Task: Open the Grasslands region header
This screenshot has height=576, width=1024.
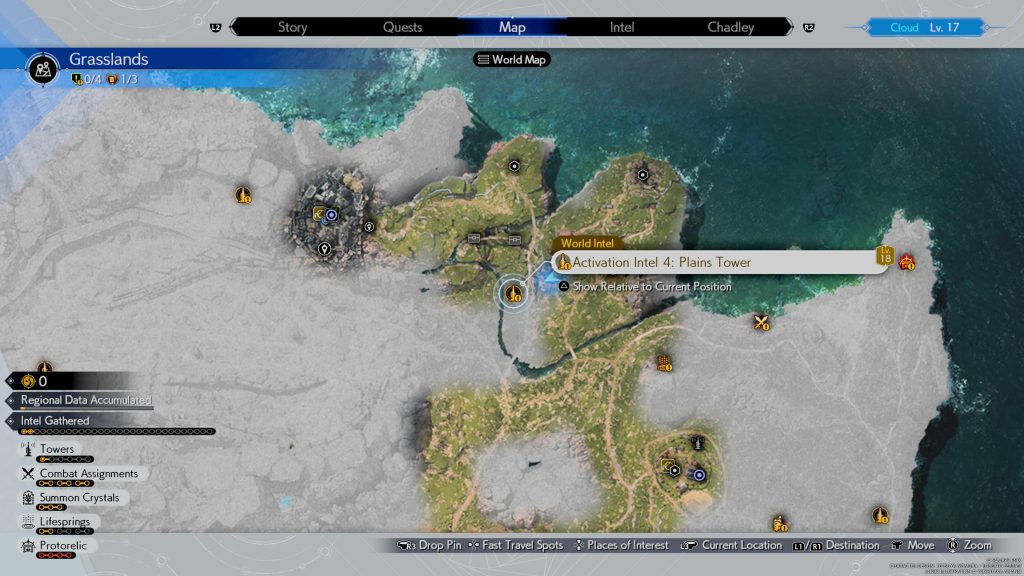Action: pyautogui.click(x=108, y=60)
